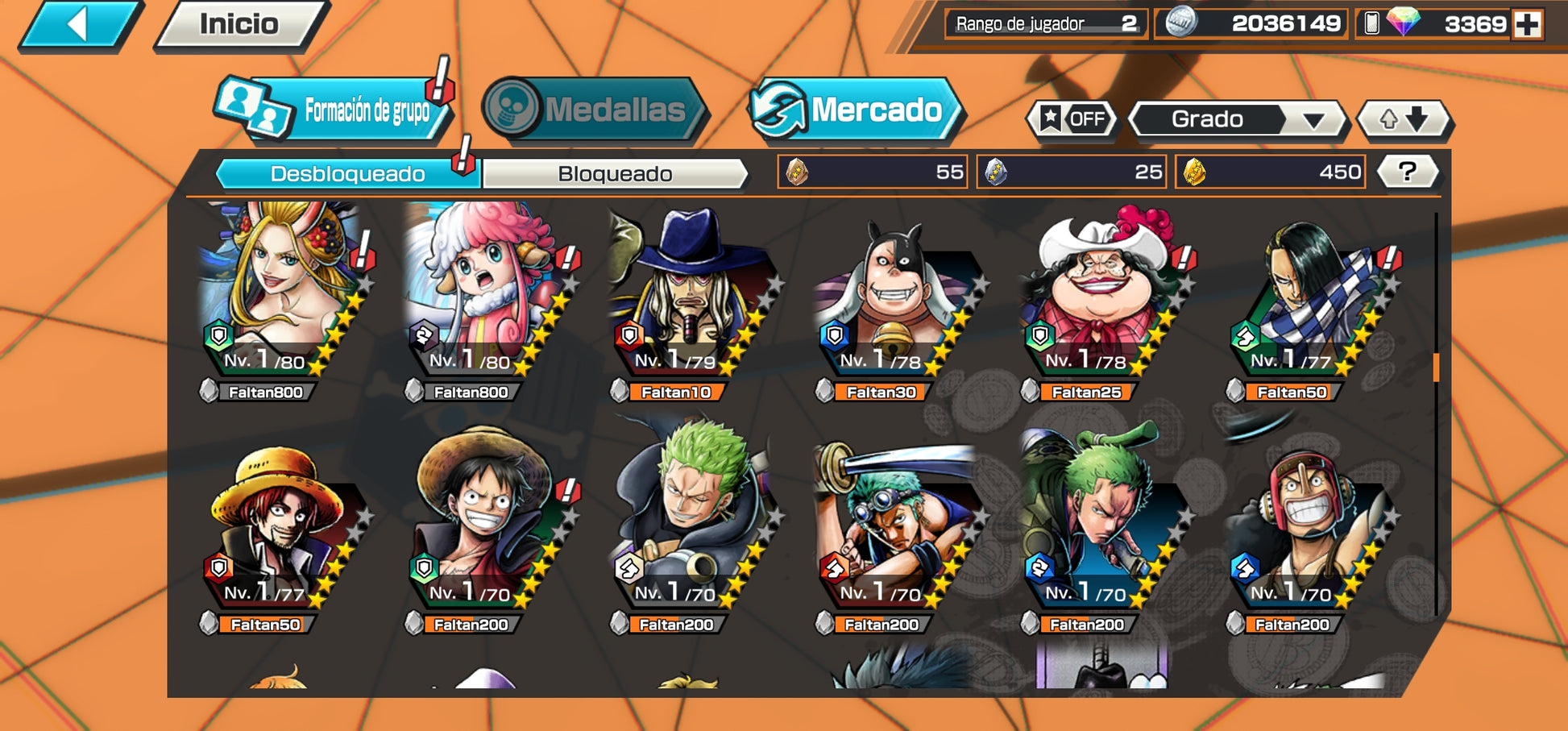Add diamonds with the plus button

tap(1527, 24)
